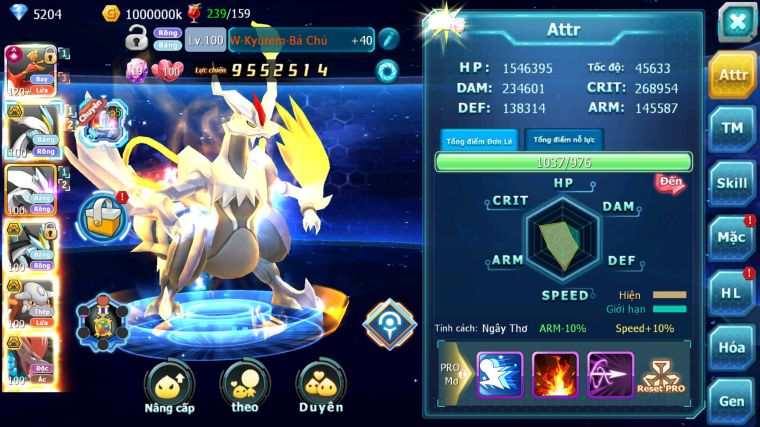Click the red Đến button

point(670,181)
